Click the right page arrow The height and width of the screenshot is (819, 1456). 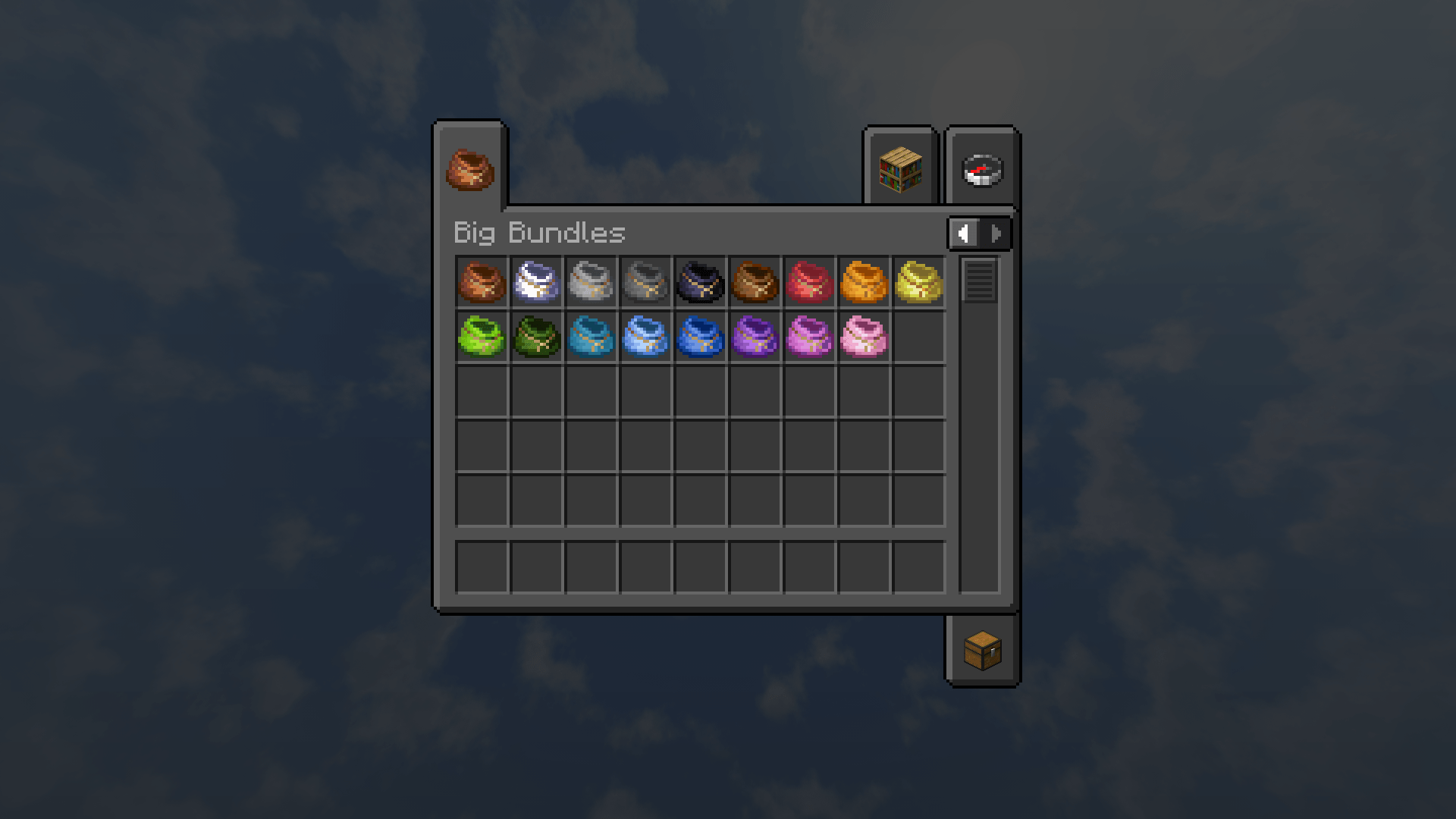[x=995, y=234]
